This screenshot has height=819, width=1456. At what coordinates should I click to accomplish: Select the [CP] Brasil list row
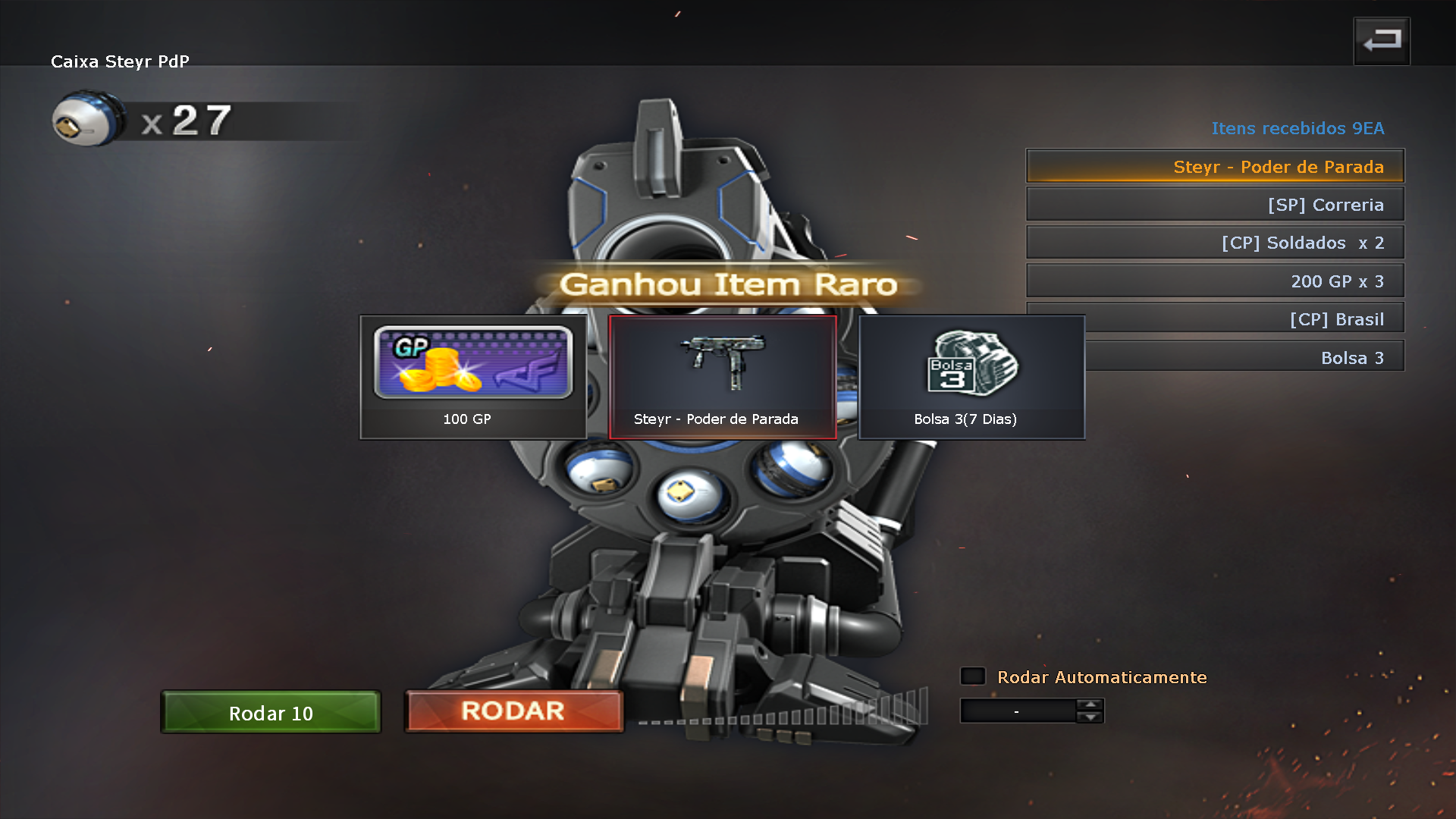click(x=1244, y=319)
